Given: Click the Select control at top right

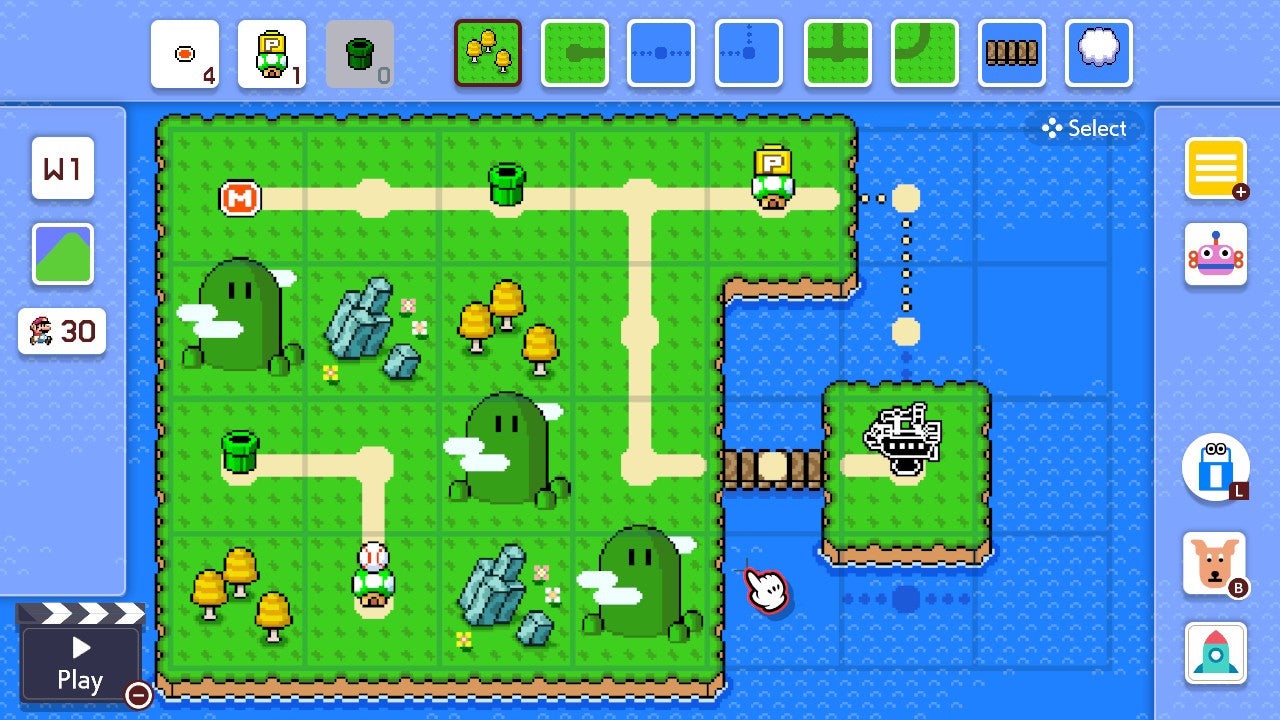Looking at the screenshot, I should point(1084,128).
